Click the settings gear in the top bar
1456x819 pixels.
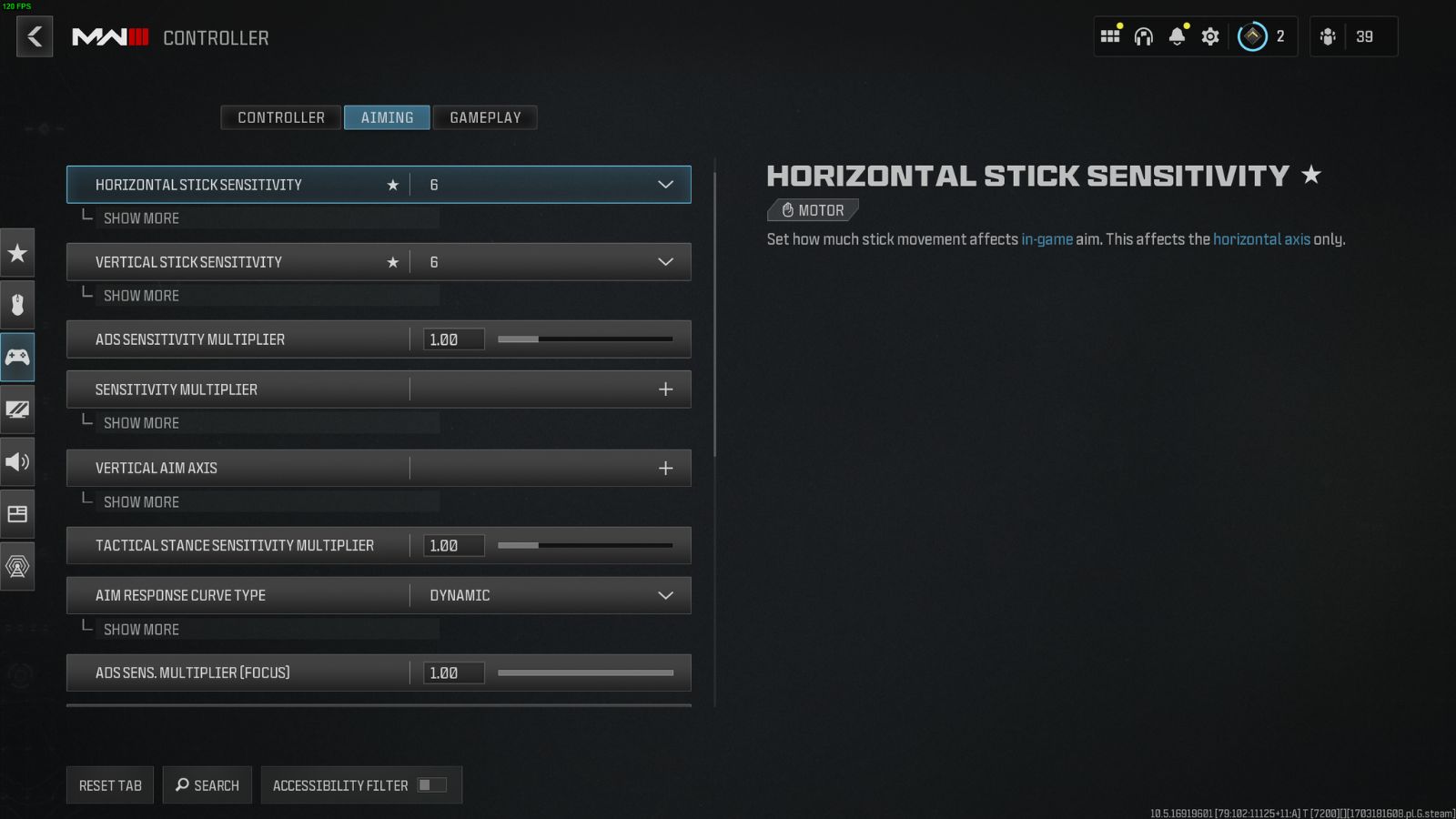pos(1210,36)
